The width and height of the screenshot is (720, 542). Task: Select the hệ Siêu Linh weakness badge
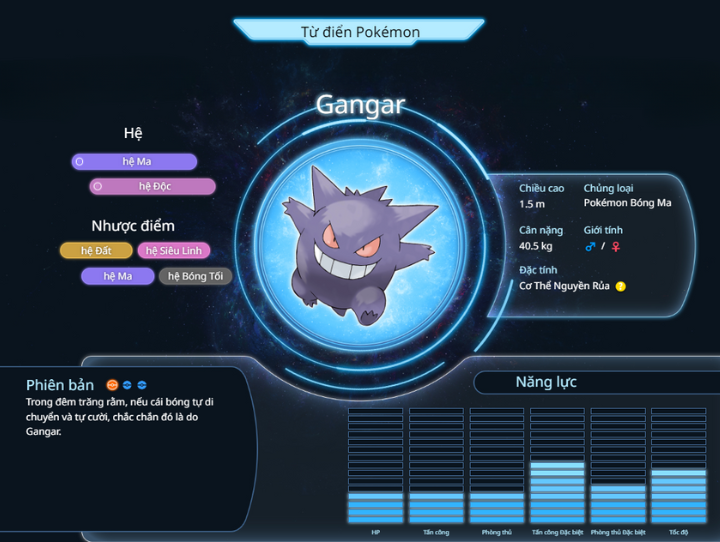pos(174,251)
